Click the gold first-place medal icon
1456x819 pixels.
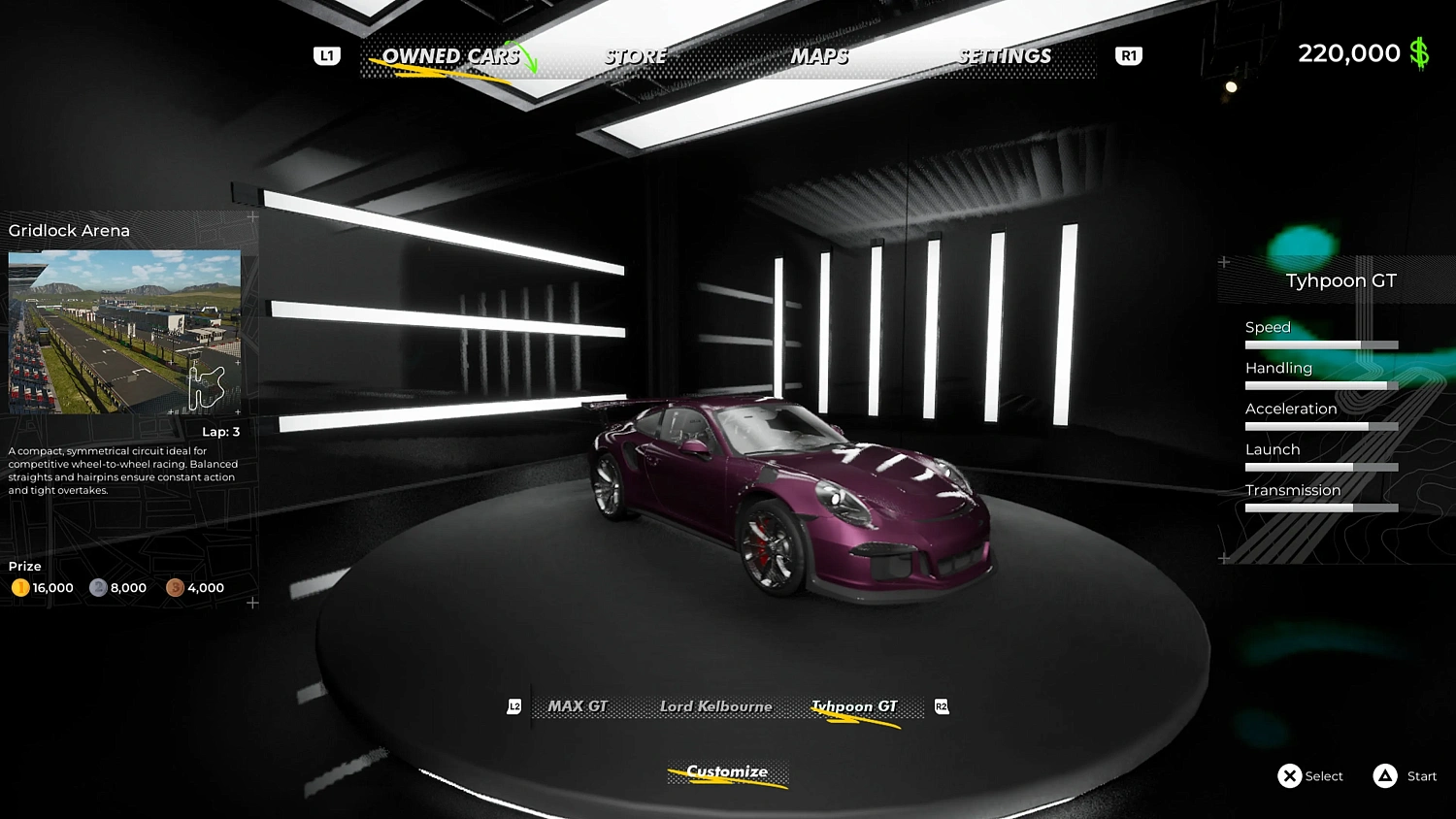tap(19, 587)
